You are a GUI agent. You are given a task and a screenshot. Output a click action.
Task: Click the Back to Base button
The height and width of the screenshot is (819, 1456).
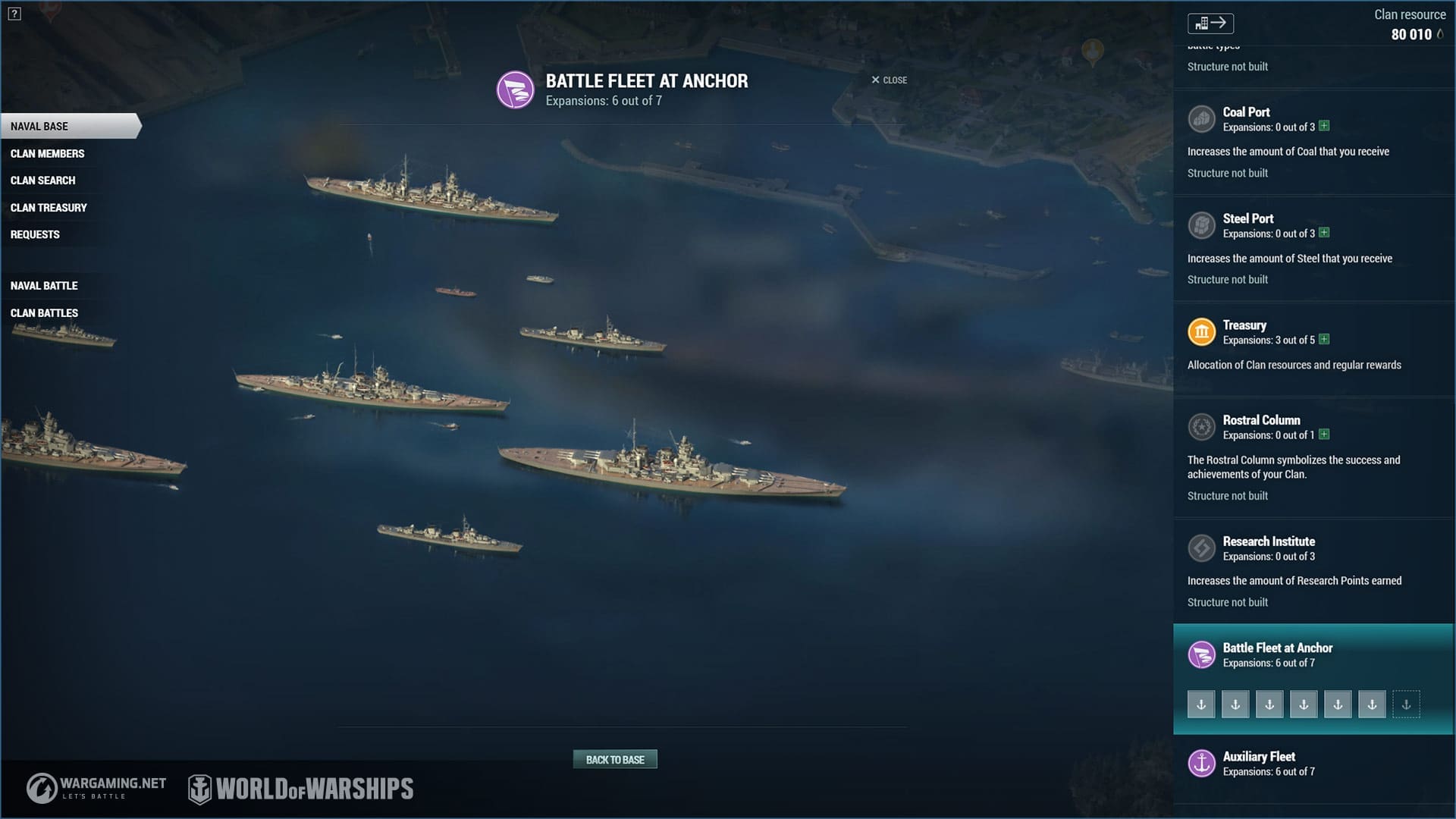[615, 760]
